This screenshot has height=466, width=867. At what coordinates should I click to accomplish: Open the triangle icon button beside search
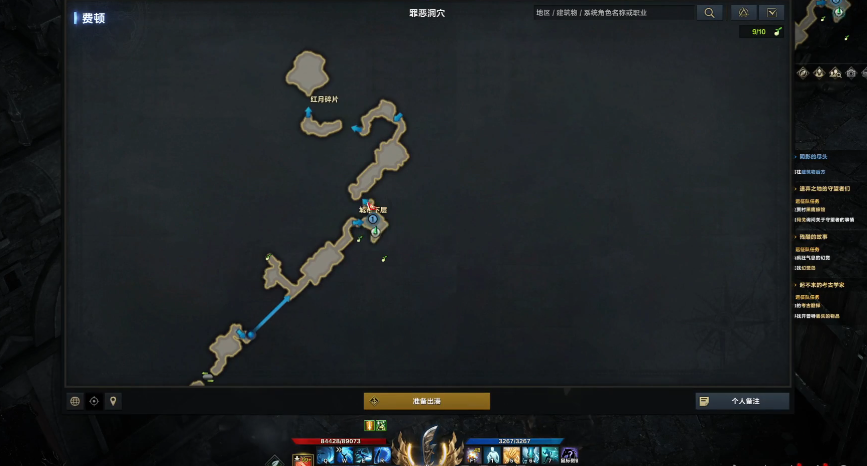click(743, 13)
